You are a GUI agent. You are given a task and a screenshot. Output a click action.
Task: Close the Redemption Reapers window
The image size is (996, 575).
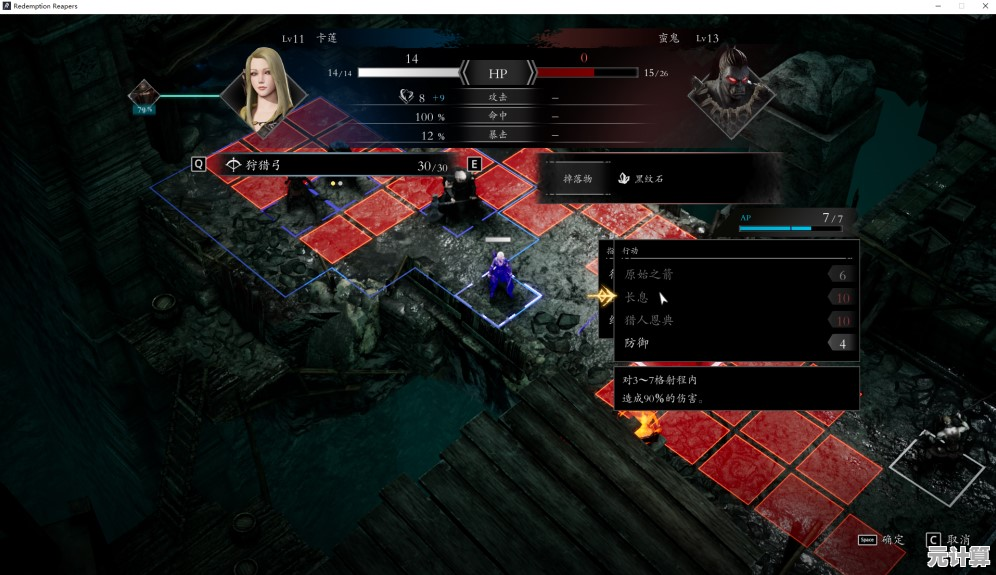coord(983,6)
